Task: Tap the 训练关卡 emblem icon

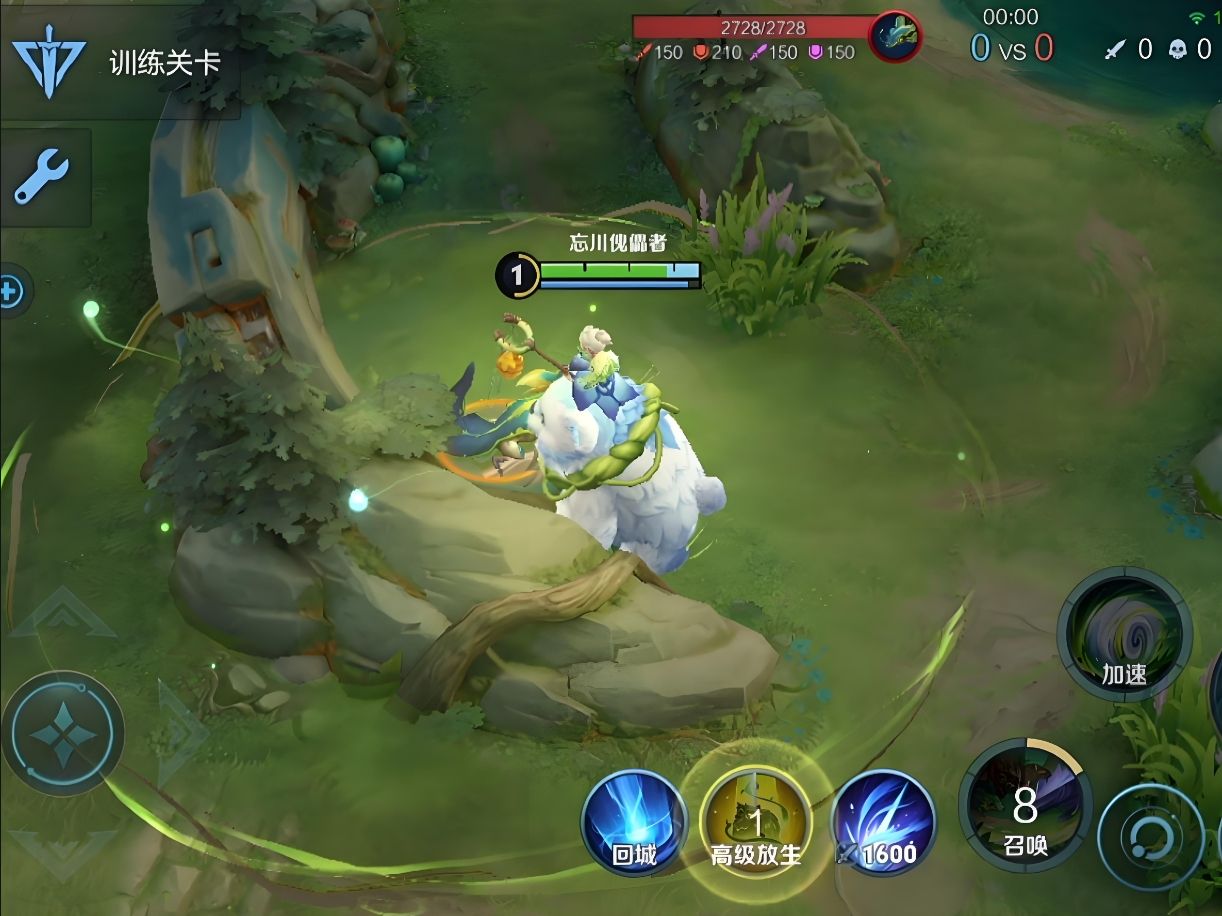Action: click(48, 61)
